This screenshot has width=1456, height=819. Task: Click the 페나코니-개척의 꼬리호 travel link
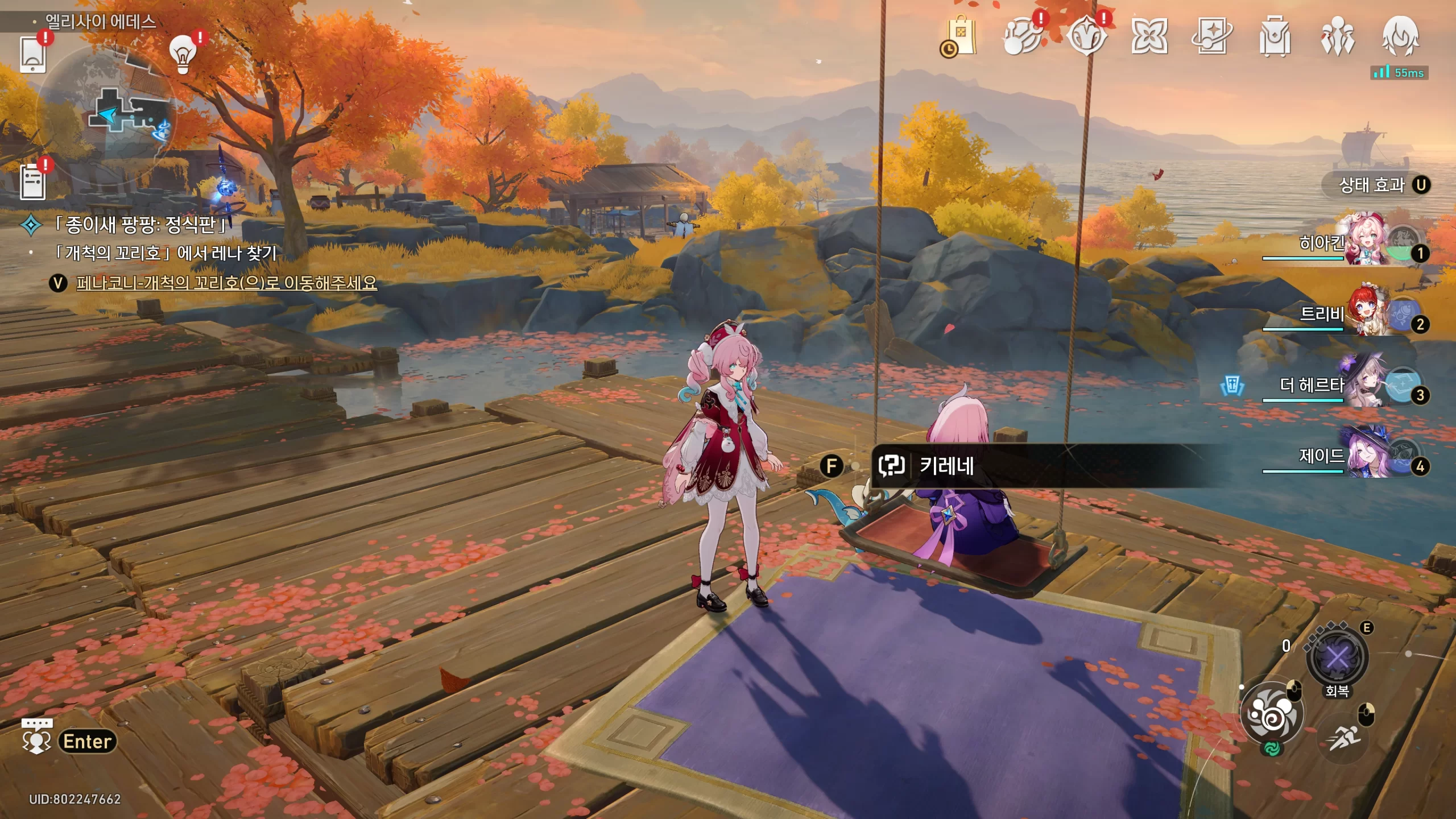pyautogui.click(x=226, y=283)
